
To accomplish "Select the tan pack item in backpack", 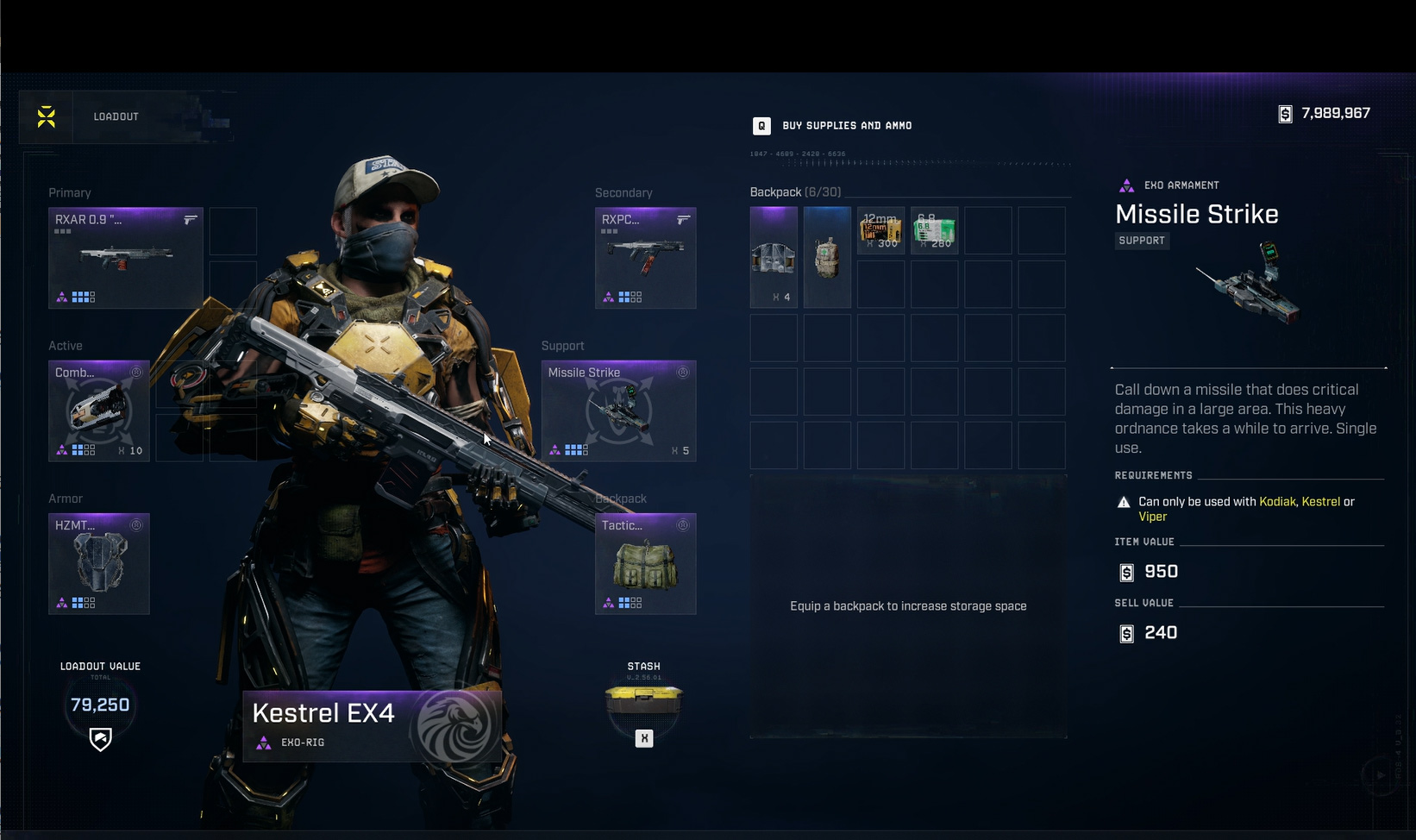I will pos(827,257).
